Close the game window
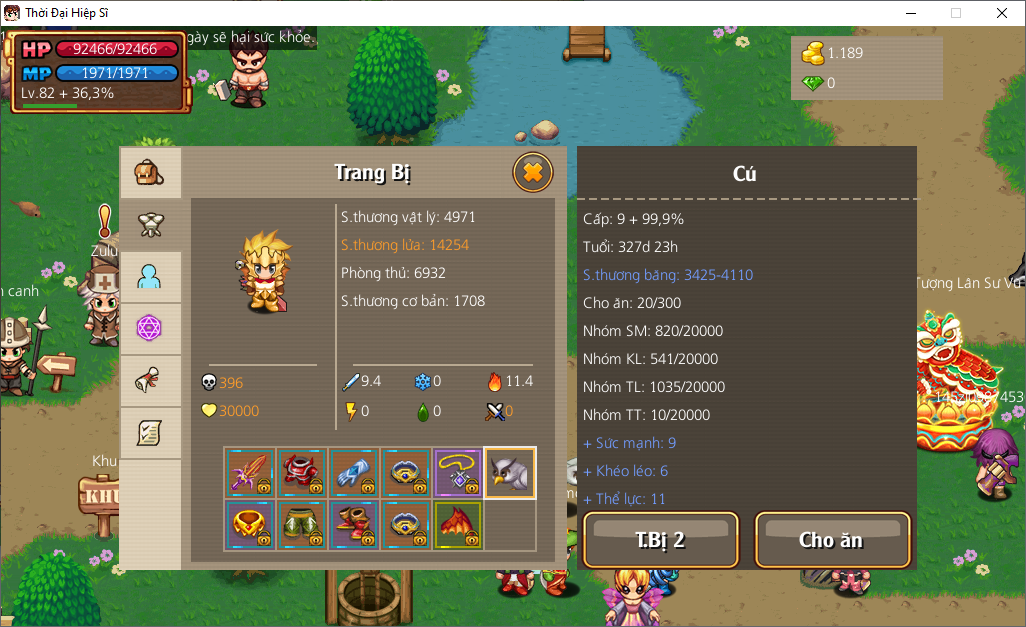1026x627 pixels. click(x=1002, y=13)
